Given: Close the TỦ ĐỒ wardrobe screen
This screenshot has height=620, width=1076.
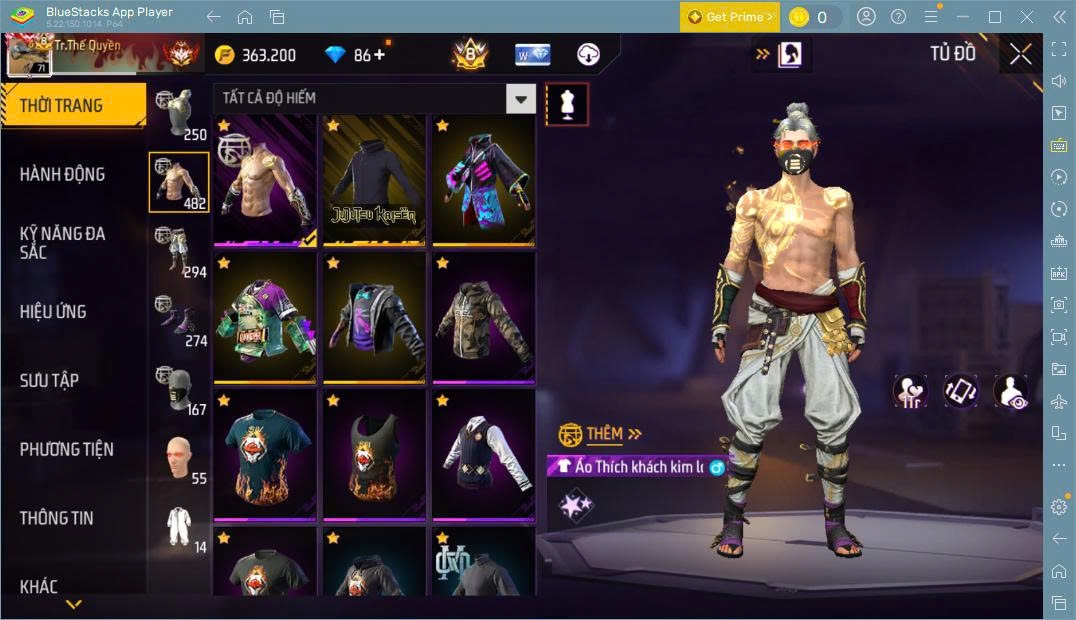Looking at the screenshot, I should point(1020,54).
